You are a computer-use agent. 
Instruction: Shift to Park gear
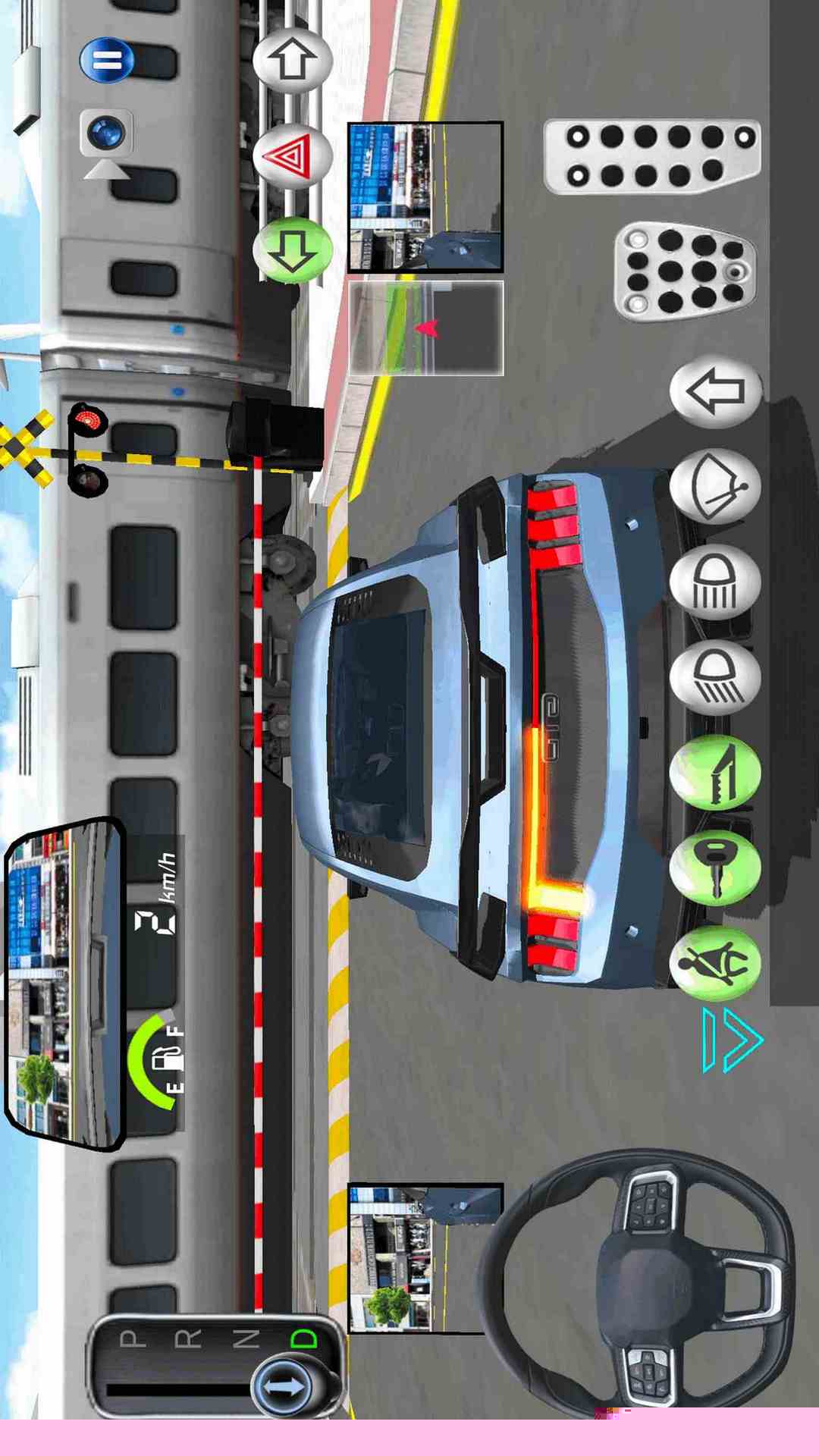tap(133, 1338)
